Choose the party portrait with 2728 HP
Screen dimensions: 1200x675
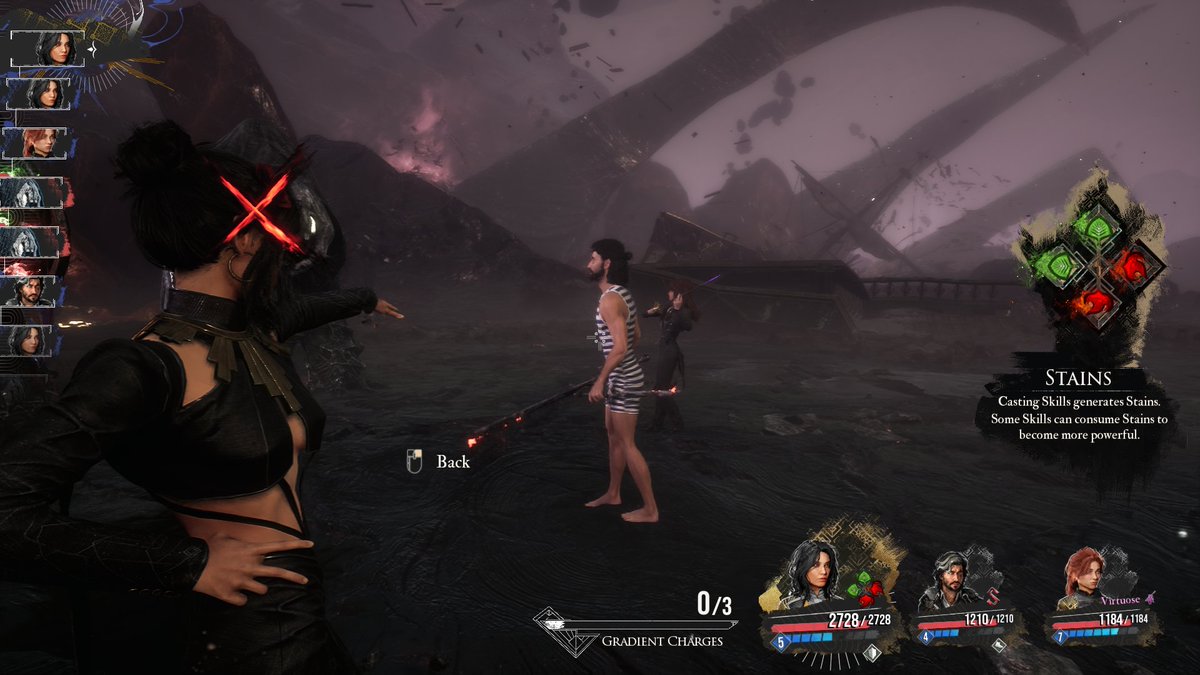tap(812, 576)
